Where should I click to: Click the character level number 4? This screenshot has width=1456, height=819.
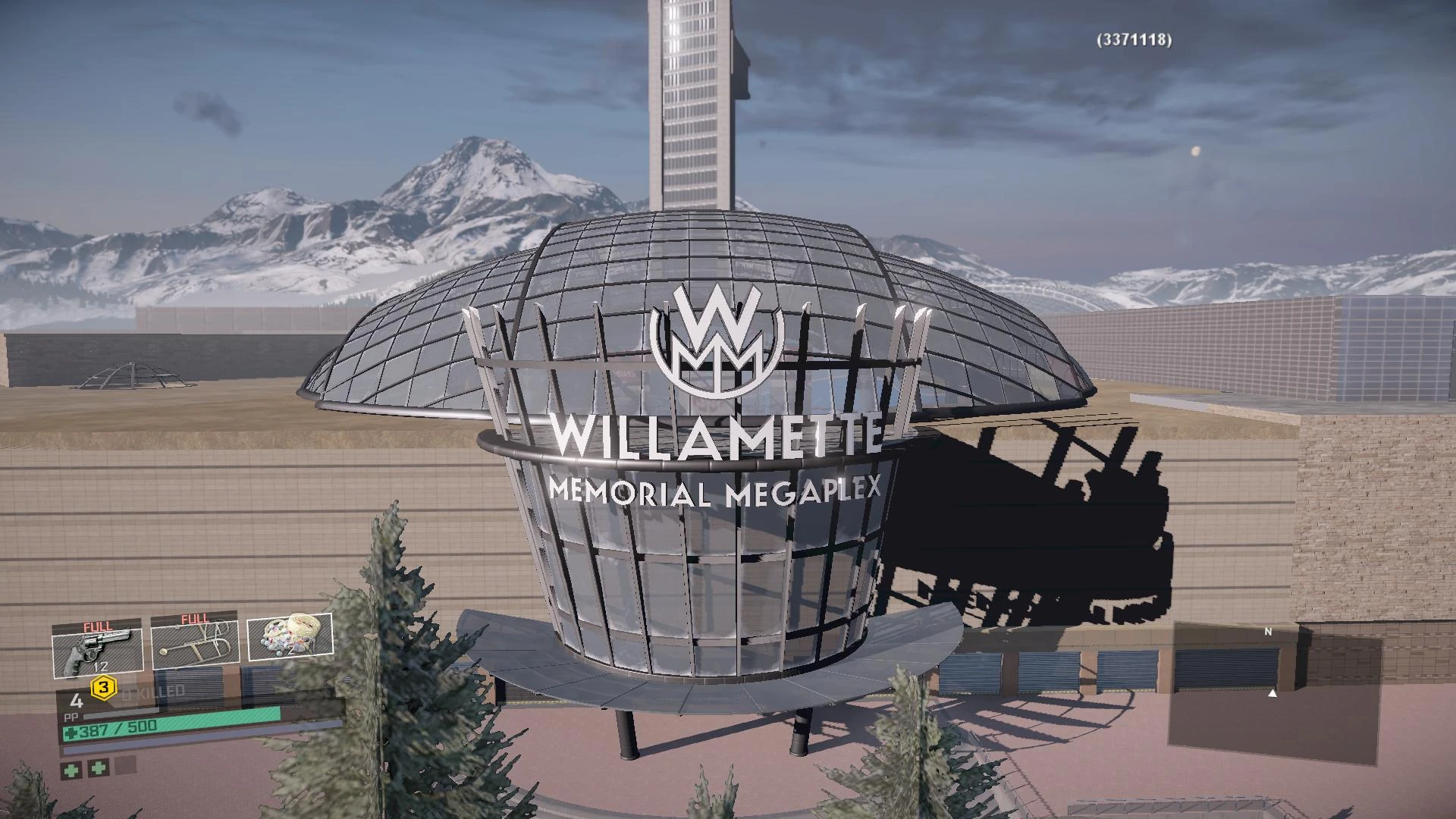click(77, 701)
